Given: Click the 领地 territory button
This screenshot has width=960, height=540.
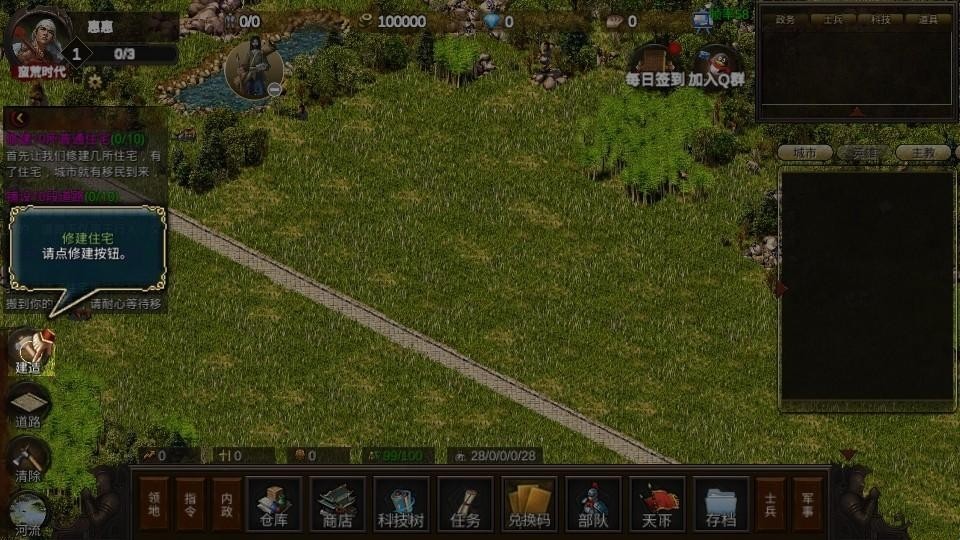Looking at the screenshot, I should pos(154,503).
